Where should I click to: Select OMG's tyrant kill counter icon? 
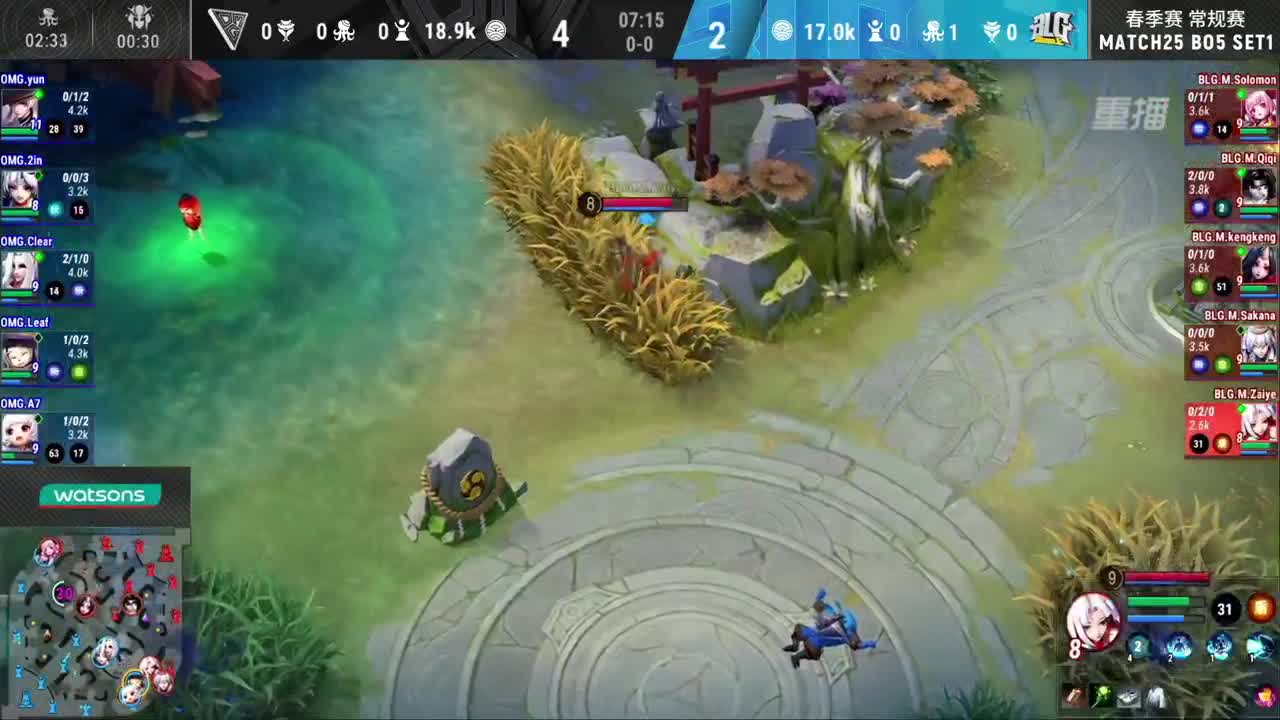coord(287,30)
